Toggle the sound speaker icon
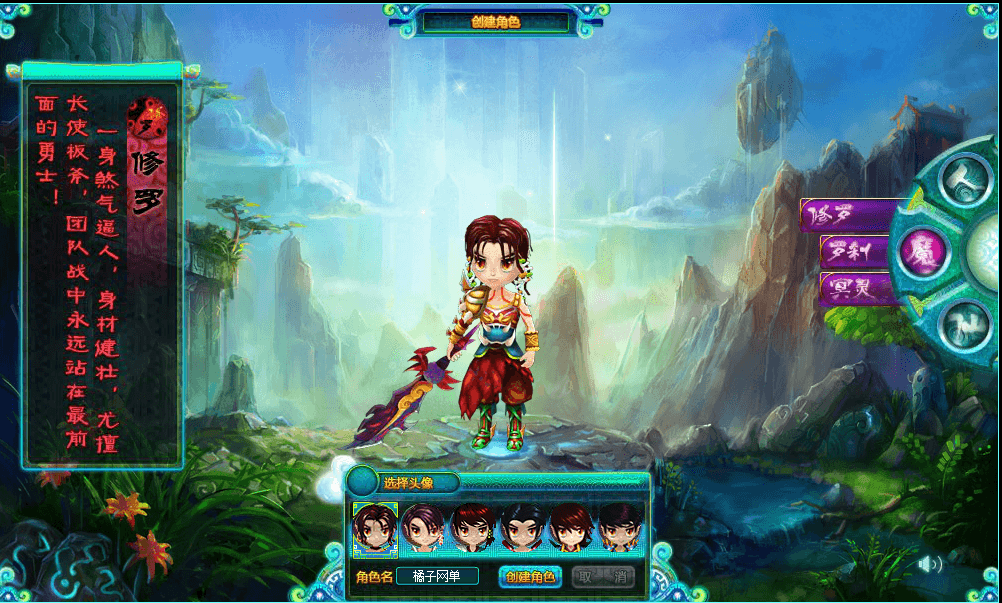The image size is (1002, 603). point(929,564)
